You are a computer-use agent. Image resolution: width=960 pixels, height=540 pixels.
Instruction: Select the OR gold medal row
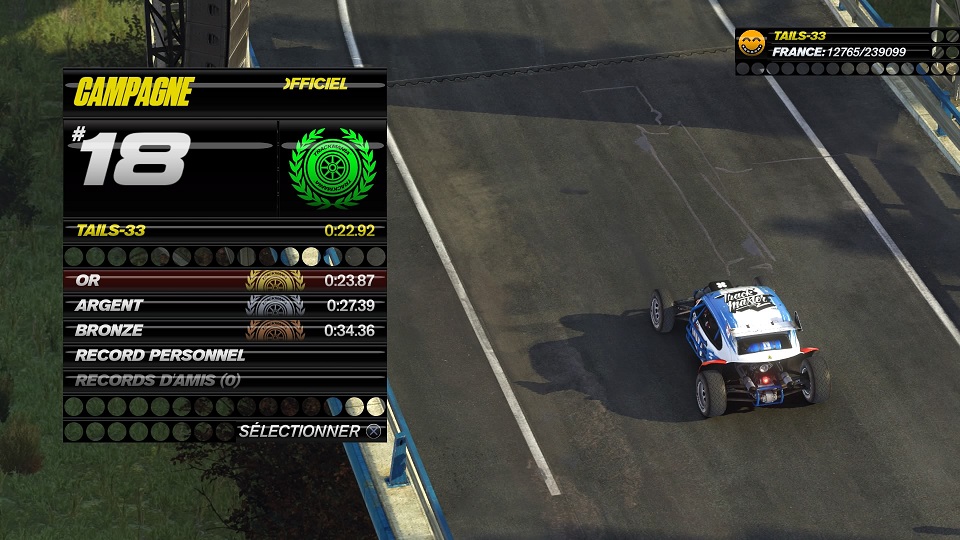click(x=224, y=281)
